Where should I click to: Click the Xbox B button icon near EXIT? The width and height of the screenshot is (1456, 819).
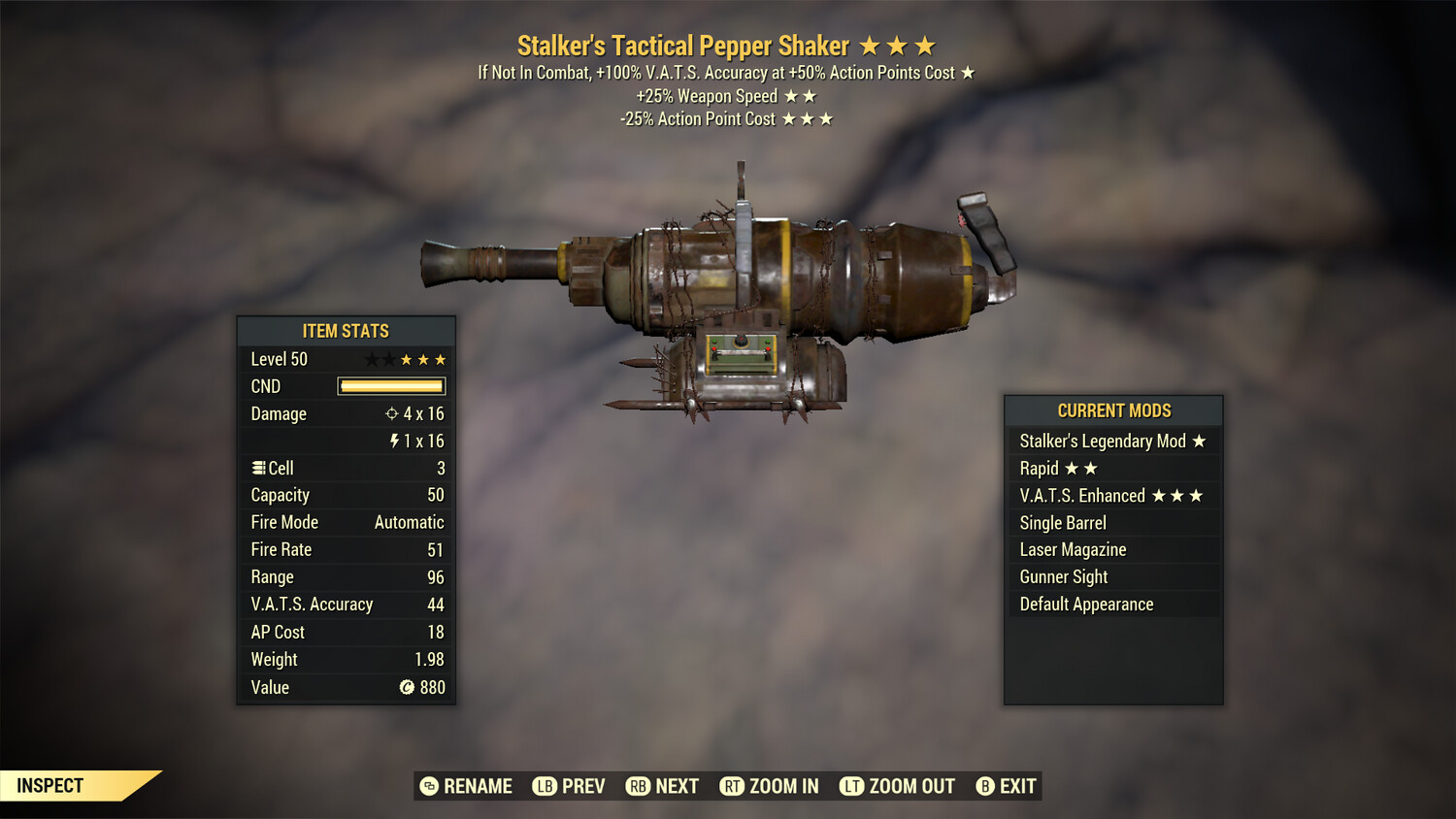(x=986, y=786)
